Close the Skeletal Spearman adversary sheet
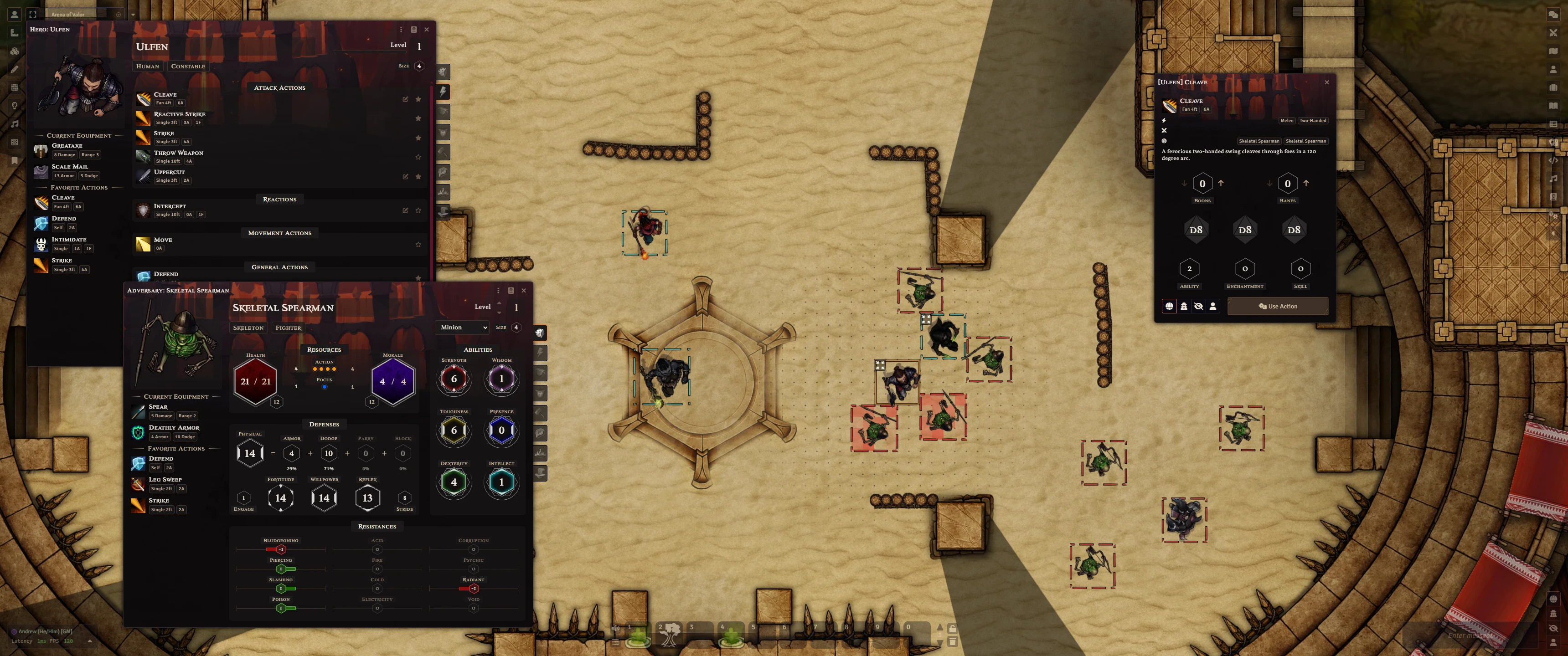This screenshot has height=656, width=1568. coord(523,290)
